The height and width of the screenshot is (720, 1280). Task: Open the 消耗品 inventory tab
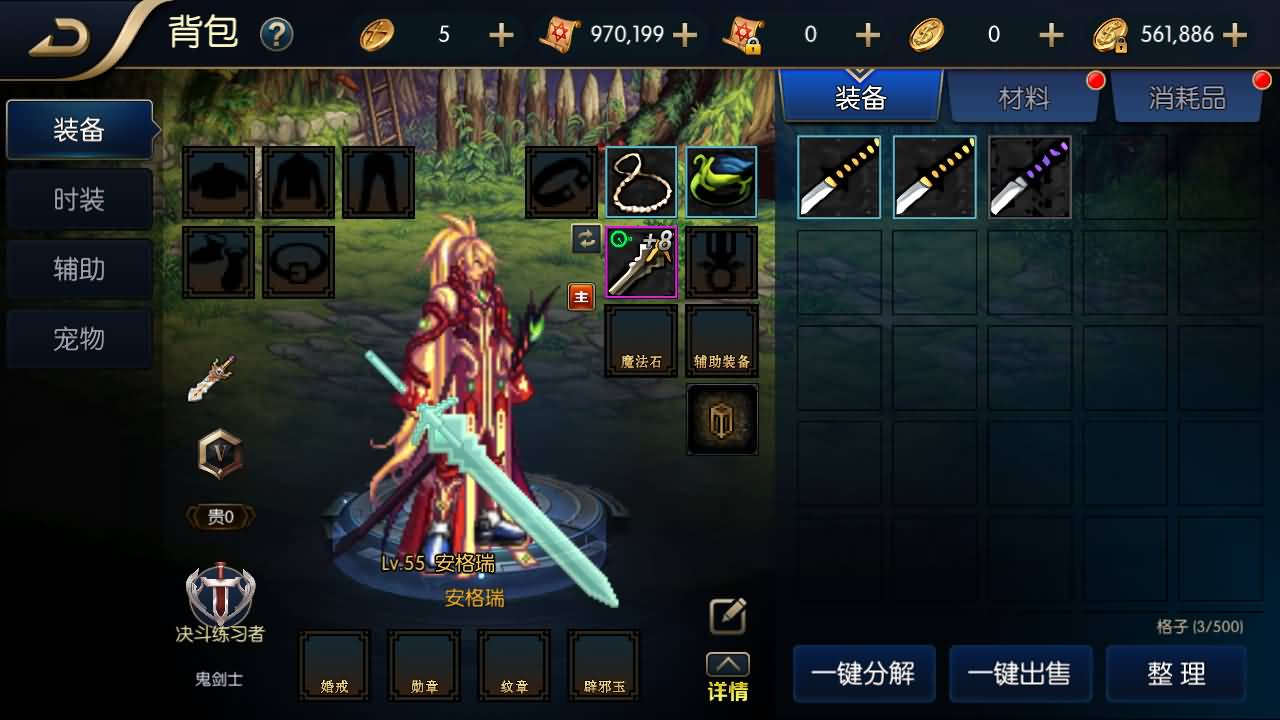pos(1188,96)
